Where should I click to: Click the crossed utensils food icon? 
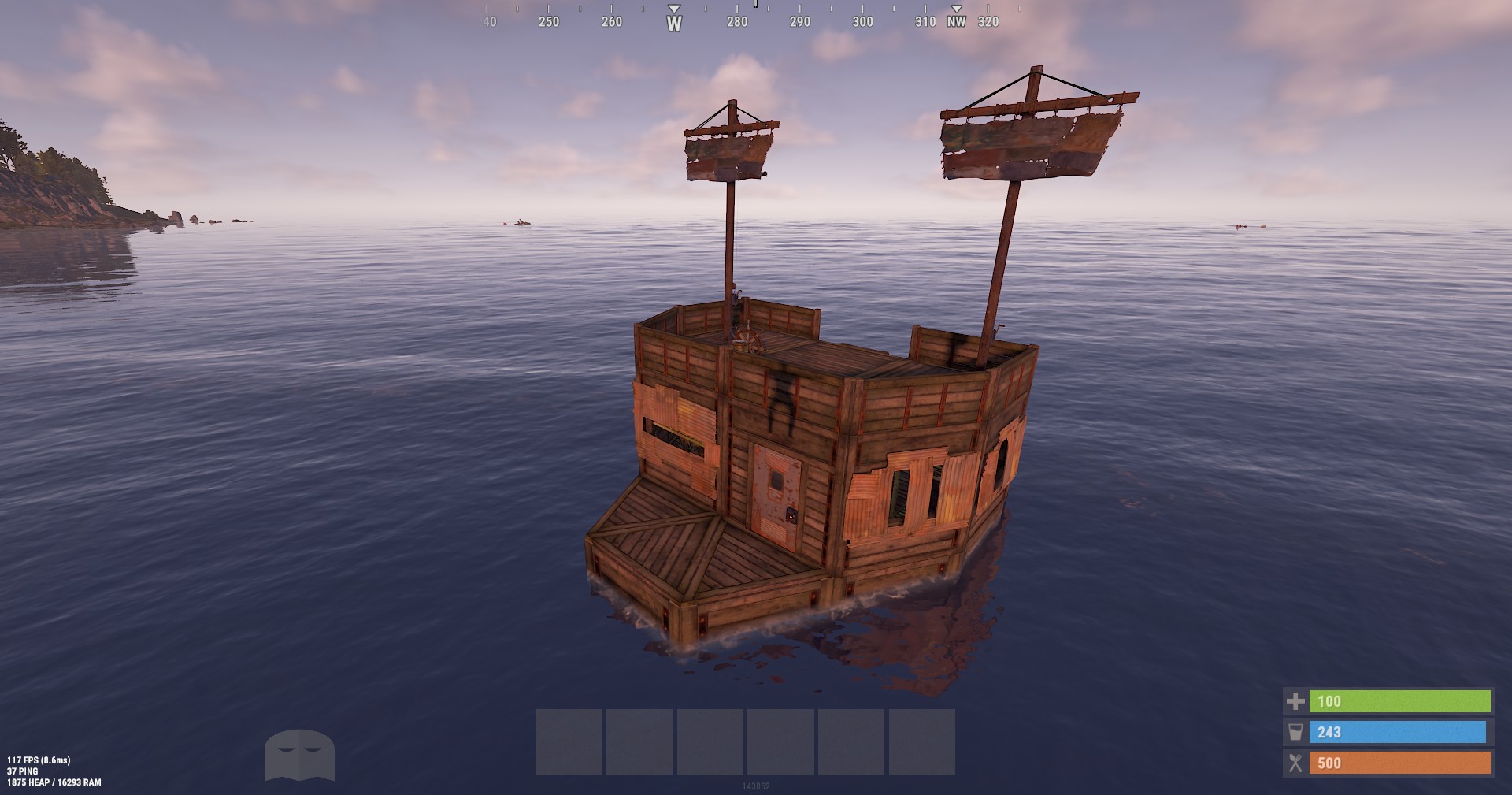pyautogui.click(x=1294, y=763)
